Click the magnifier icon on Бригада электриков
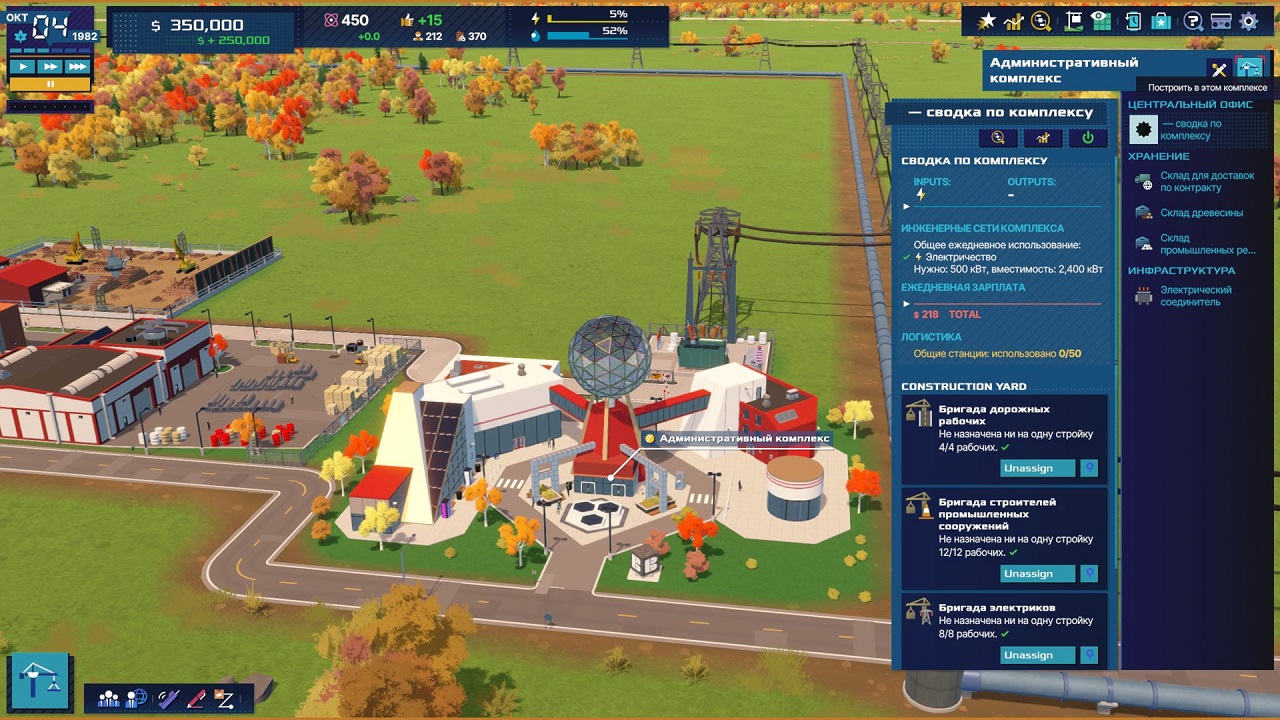Image resolution: width=1280 pixels, height=720 pixels. click(x=1091, y=654)
